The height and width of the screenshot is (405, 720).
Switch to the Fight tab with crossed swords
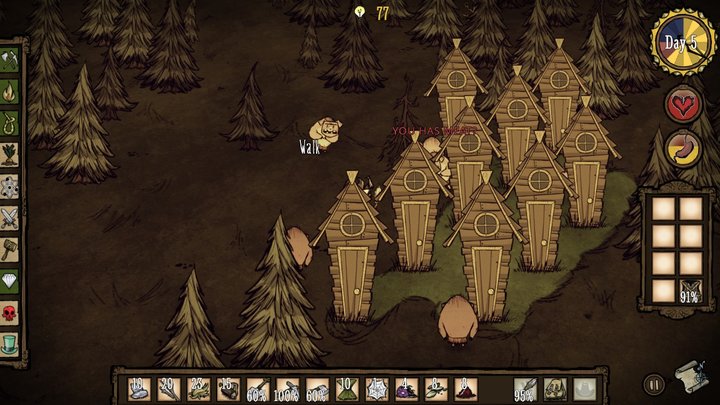coord(10,216)
